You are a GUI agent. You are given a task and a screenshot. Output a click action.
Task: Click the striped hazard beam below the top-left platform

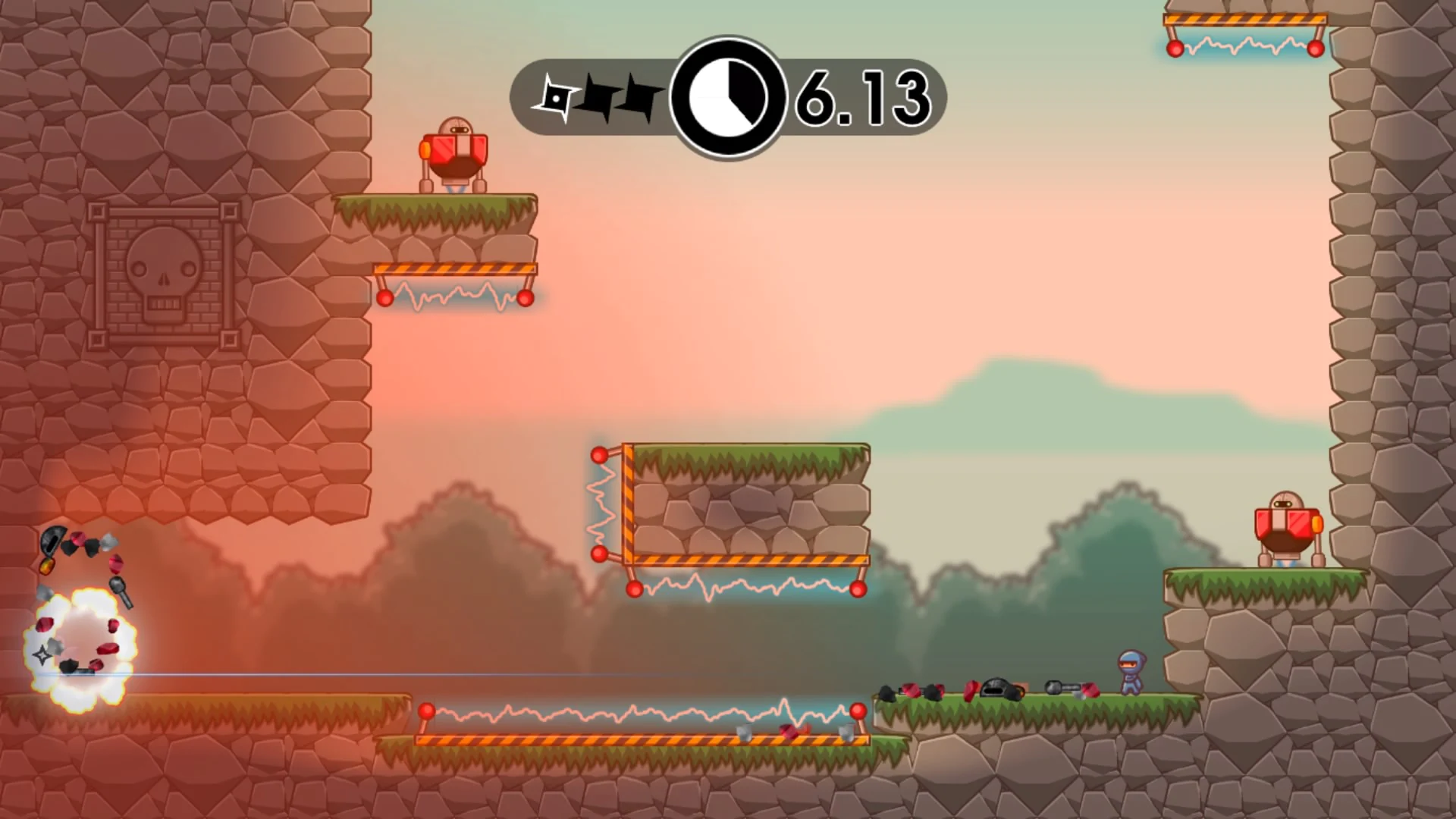coord(453,268)
